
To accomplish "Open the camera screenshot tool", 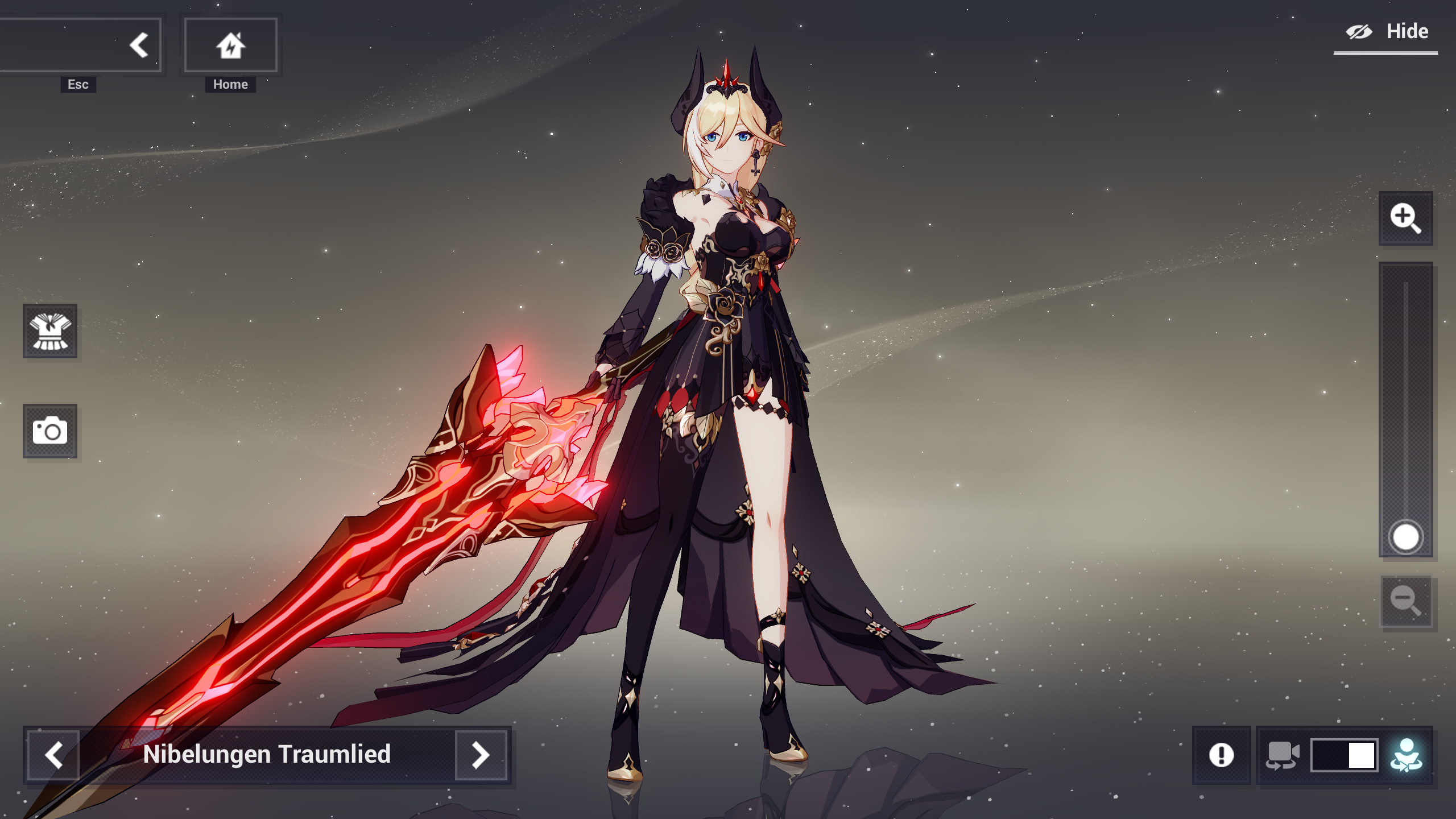I will [50, 432].
